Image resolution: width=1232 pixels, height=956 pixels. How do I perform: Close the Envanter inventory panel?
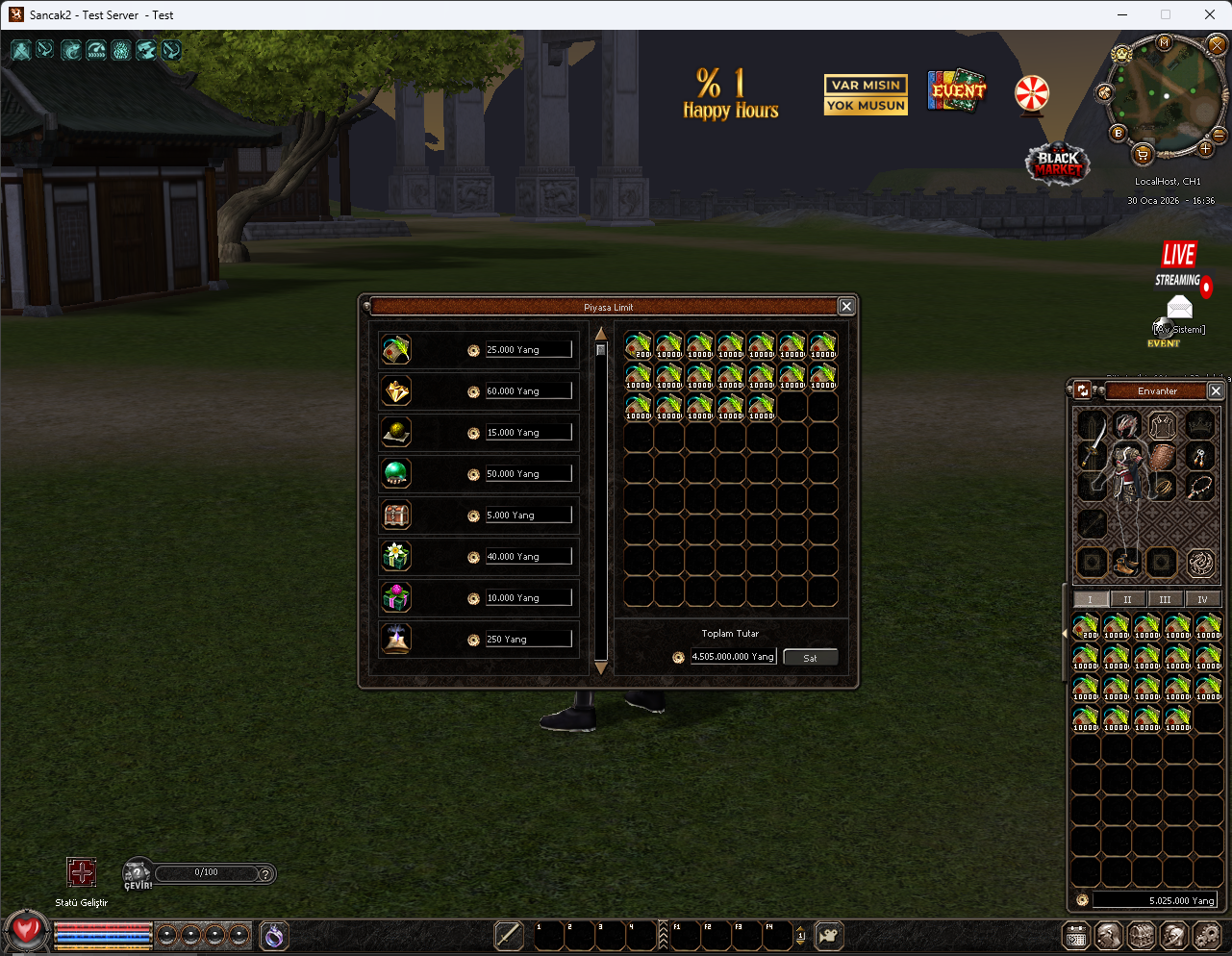coord(1216,390)
